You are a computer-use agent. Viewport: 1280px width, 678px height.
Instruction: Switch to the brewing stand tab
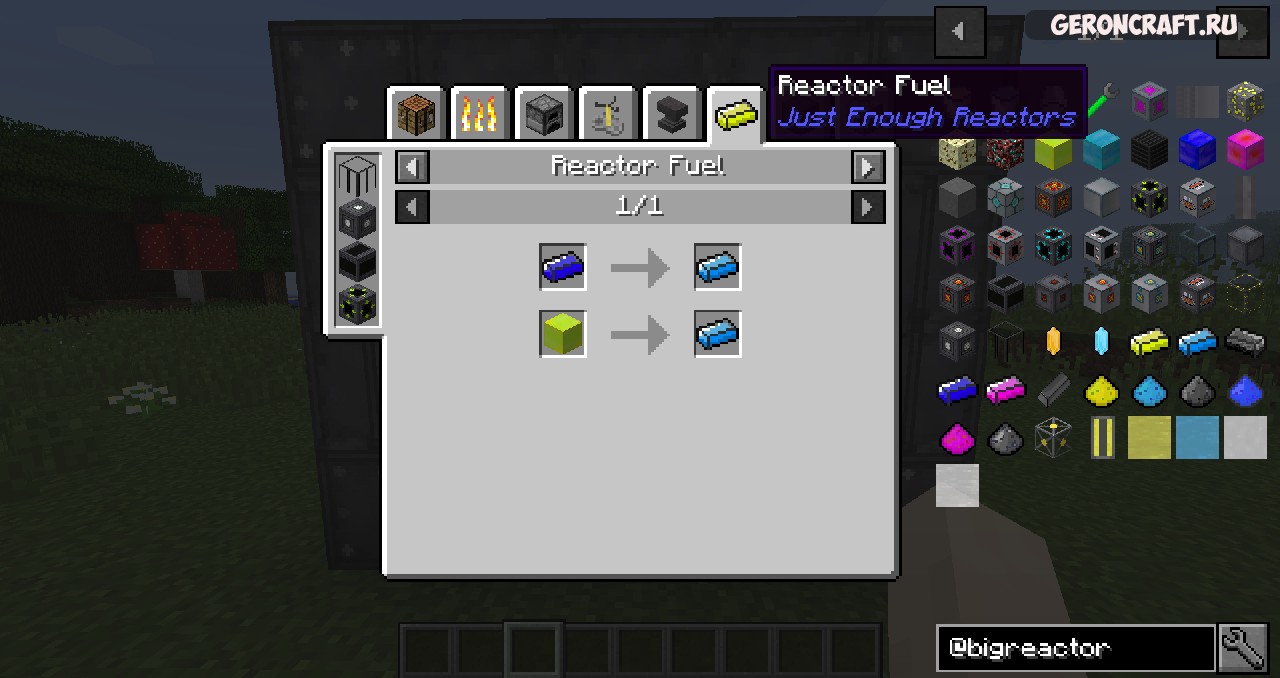coord(607,114)
